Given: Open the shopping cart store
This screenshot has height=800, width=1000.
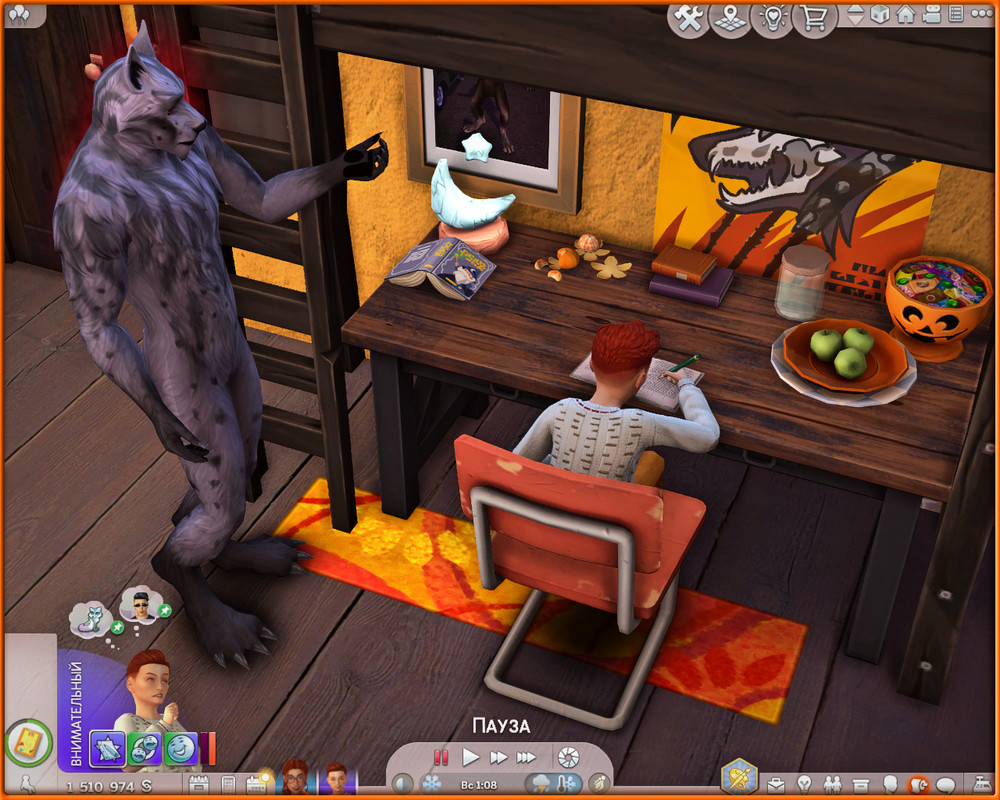Looking at the screenshot, I should click(814, 18).
